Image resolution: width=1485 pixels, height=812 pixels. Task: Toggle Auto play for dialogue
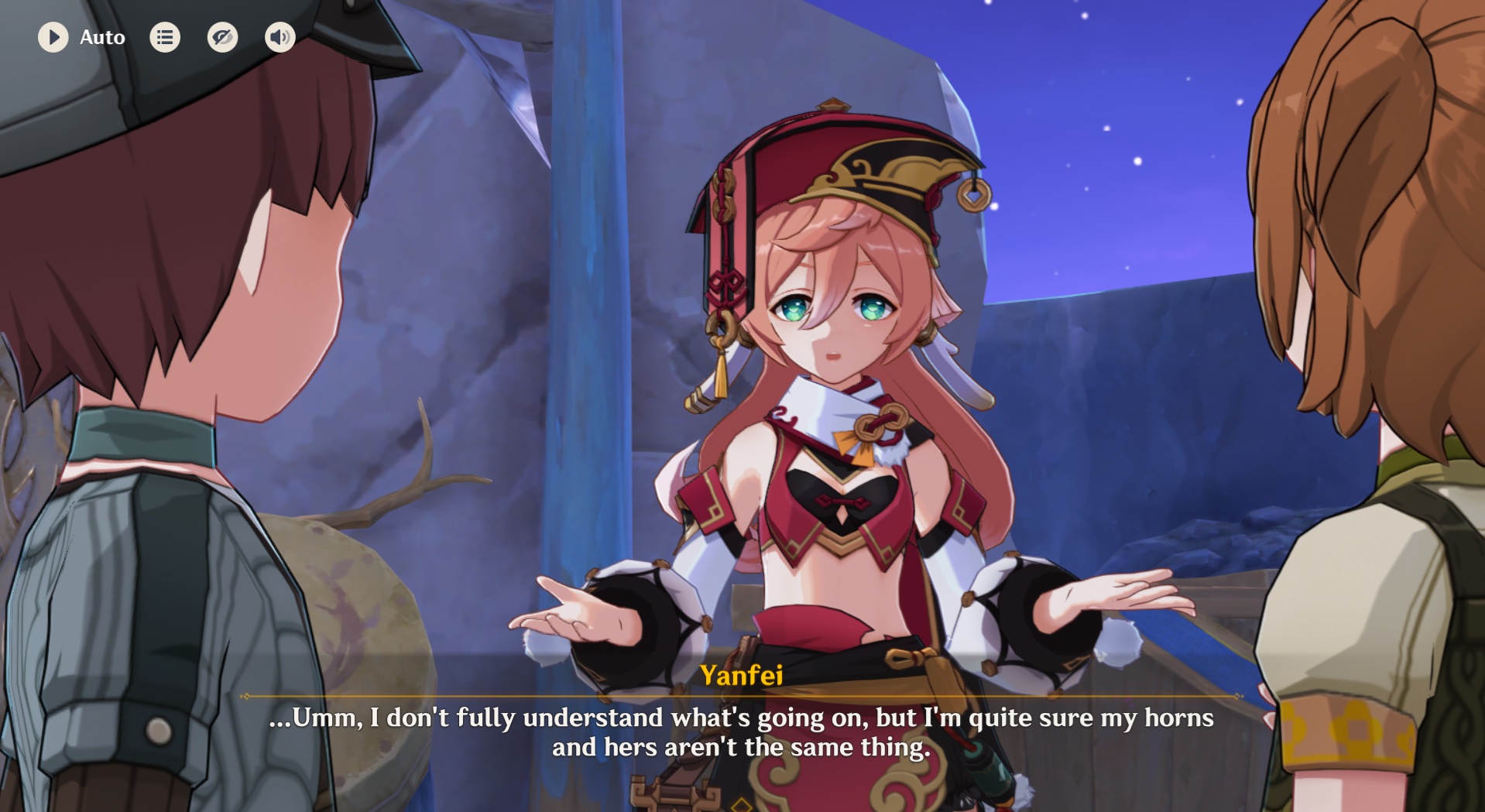point(53,37)
